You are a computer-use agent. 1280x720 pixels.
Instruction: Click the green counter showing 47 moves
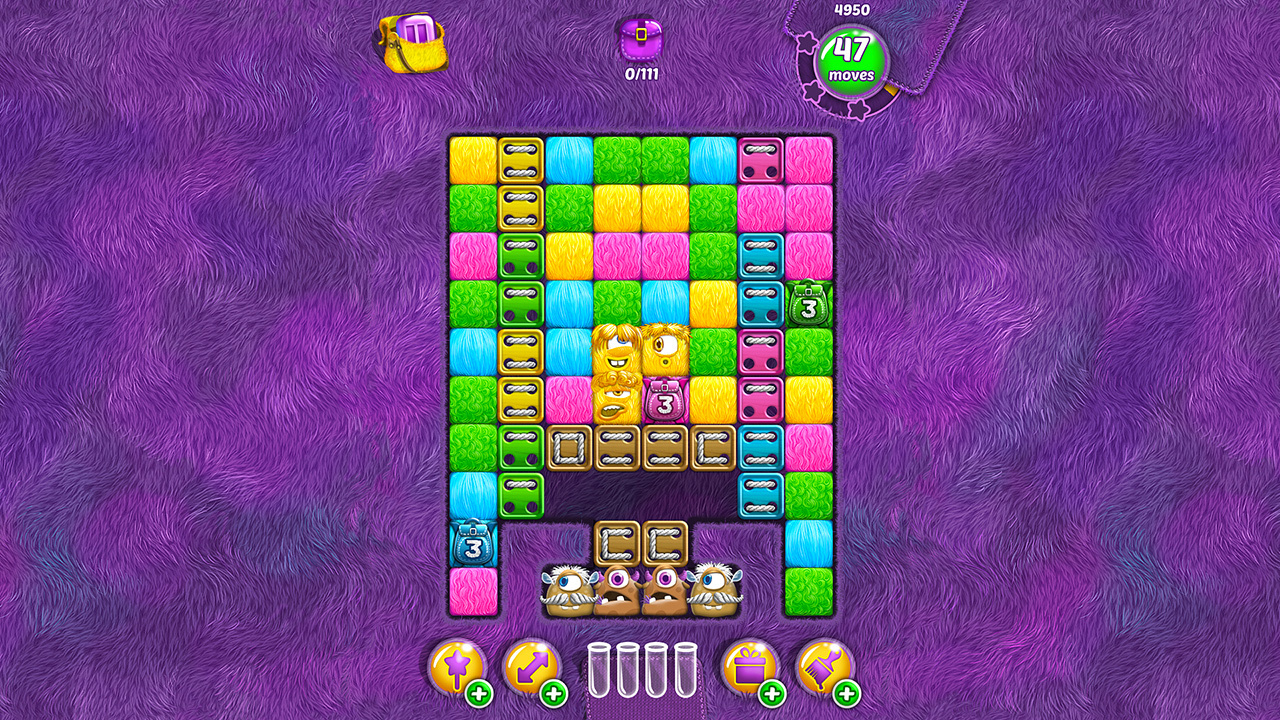tap(851, 60)
